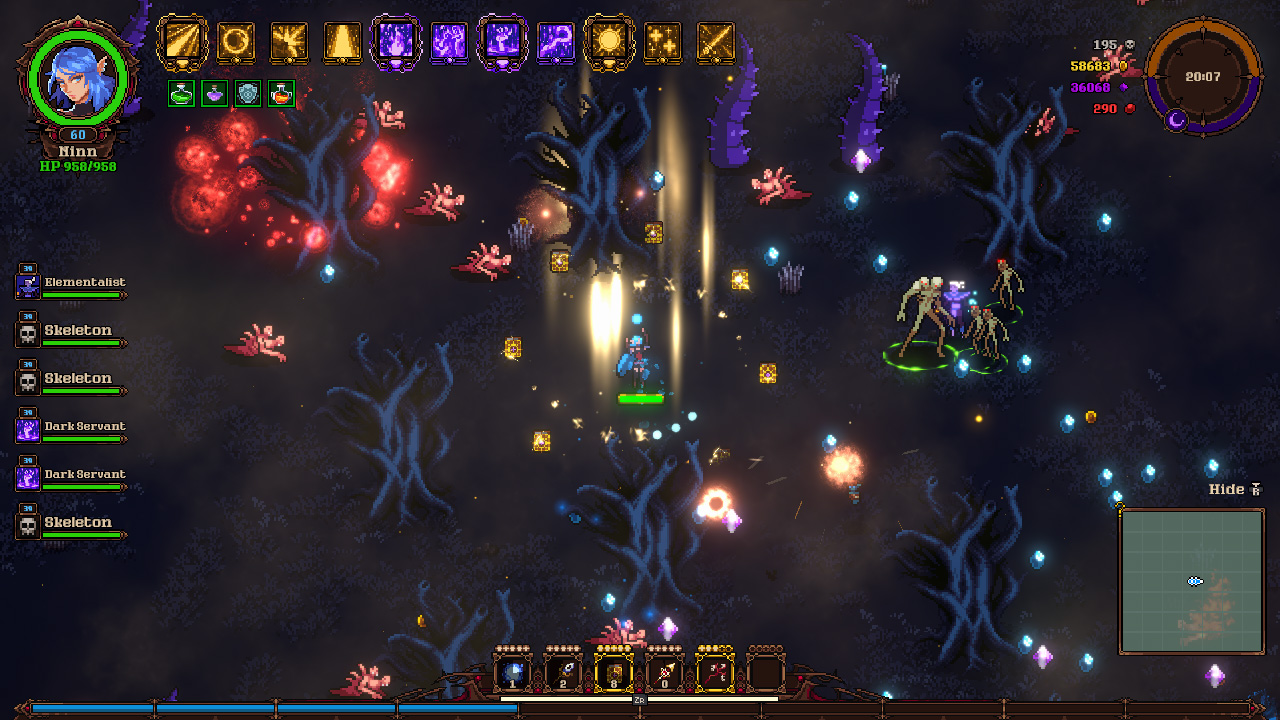This screenshot has width=1280, height=720.
Task: Click the purple crystal icon beside 36068
Action: [1123, 87]
